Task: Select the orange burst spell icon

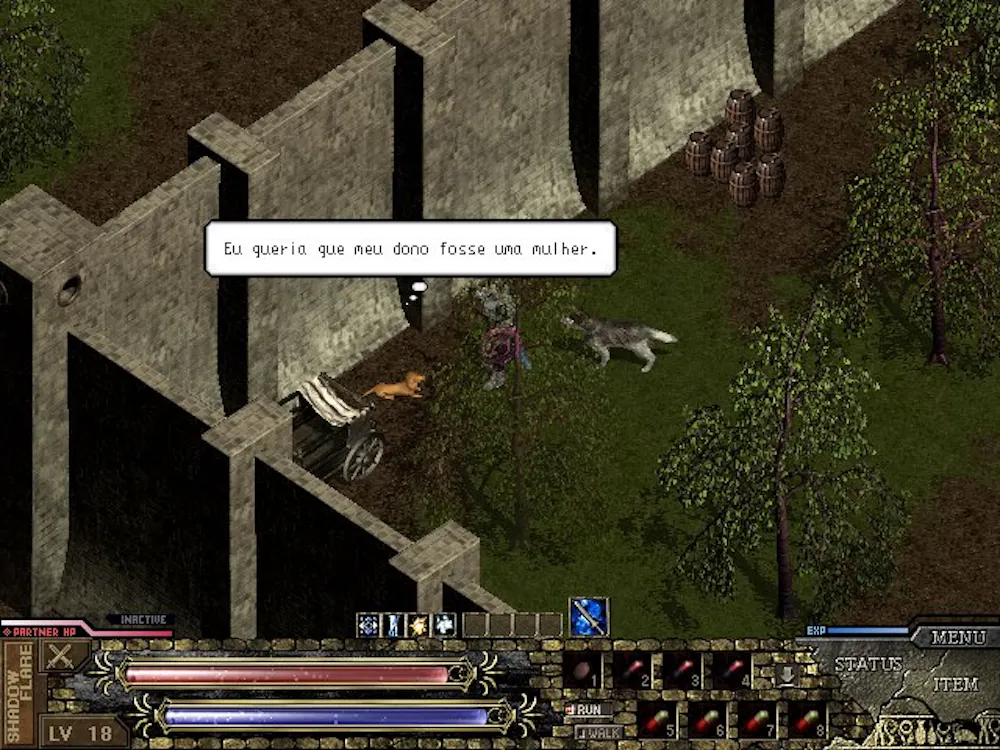Action: [x=418, y=625]
